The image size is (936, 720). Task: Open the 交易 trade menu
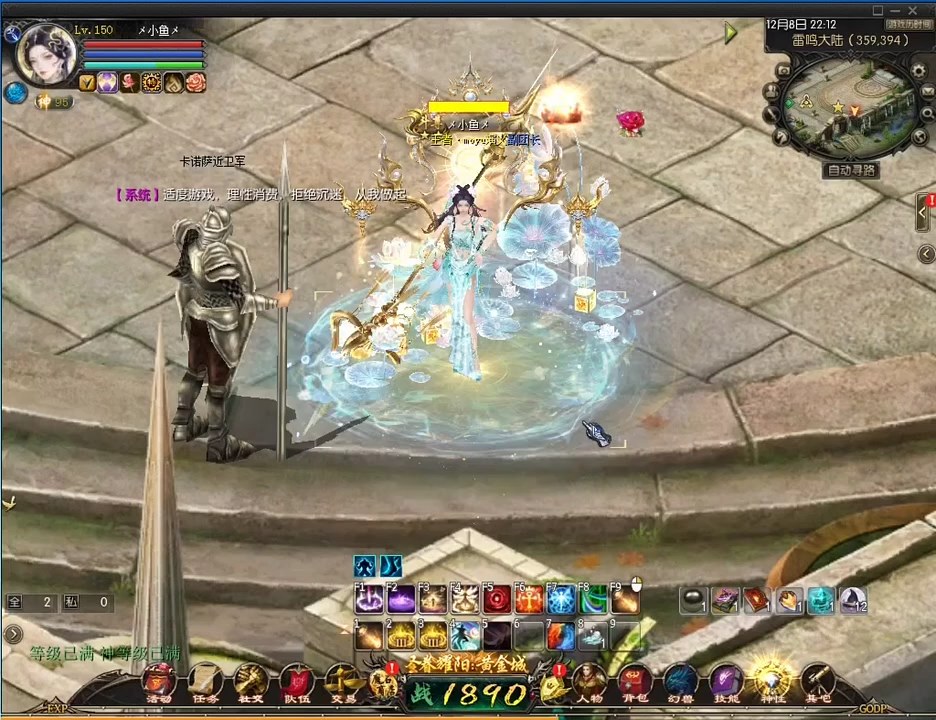click(341, 682)
